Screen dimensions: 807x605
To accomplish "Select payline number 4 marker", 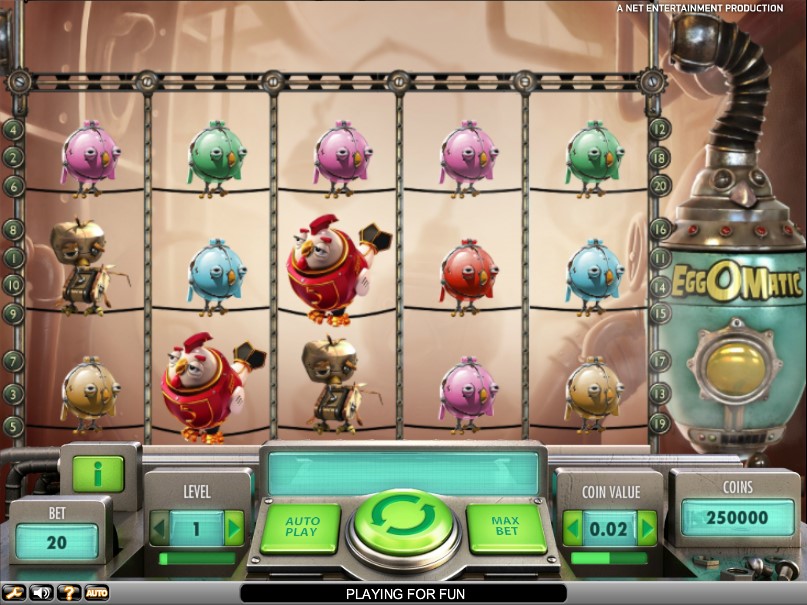I will pos(13,129).
